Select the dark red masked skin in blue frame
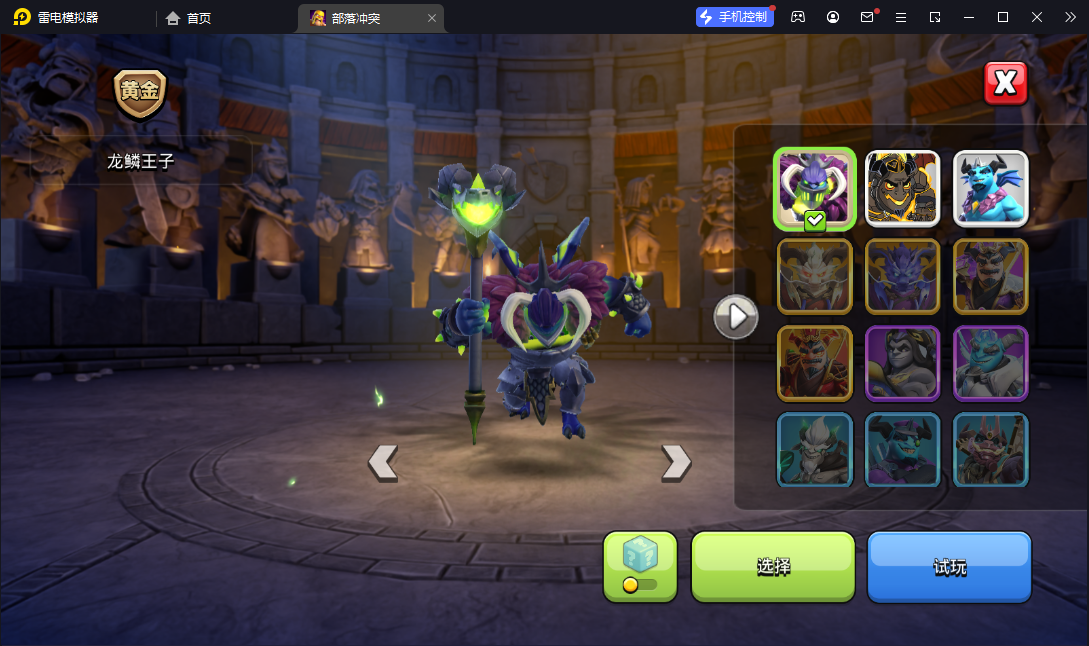The width and height of the screenshot is (1089, 646). point(990,450)
